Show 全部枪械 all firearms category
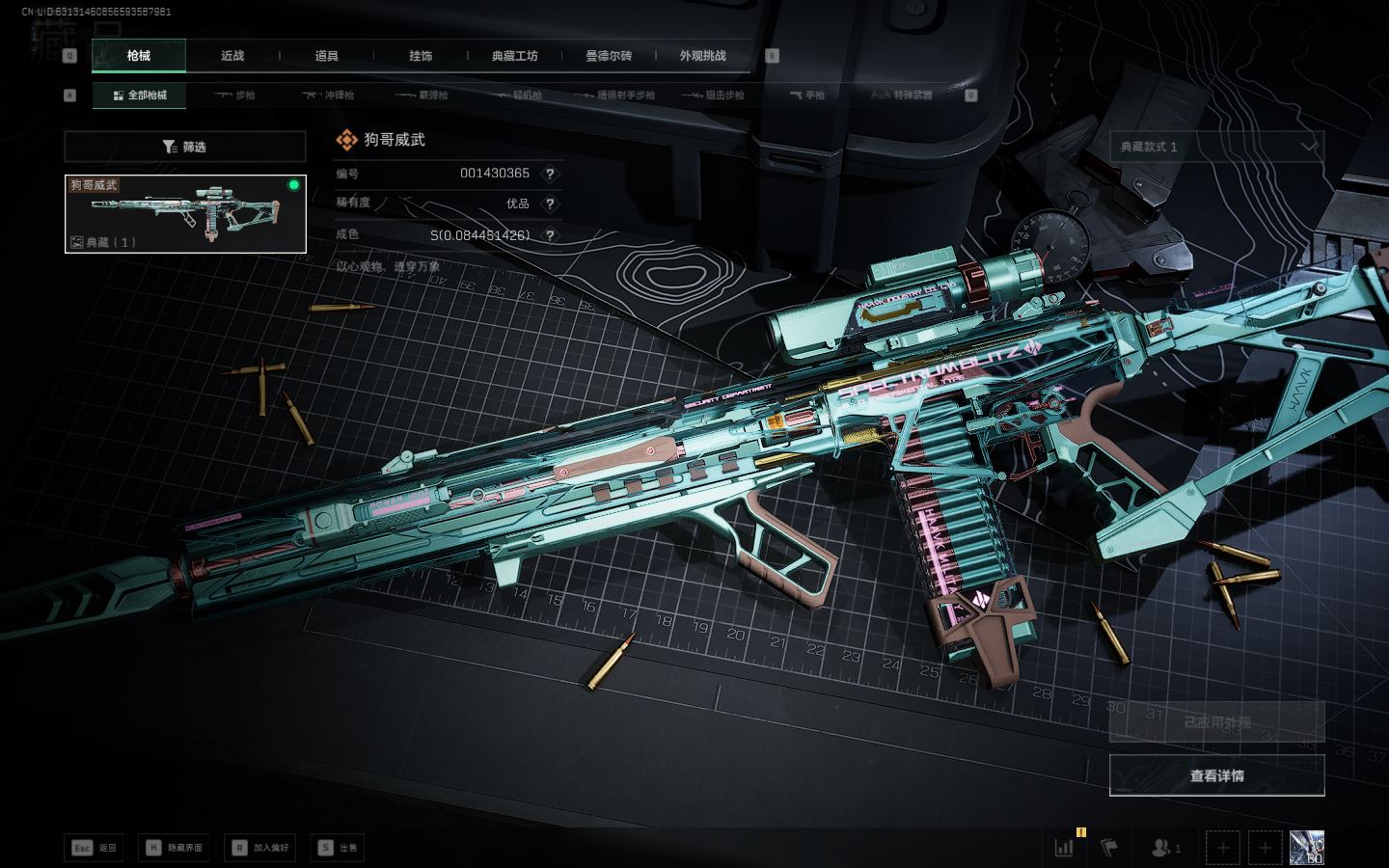 [140, 95]
